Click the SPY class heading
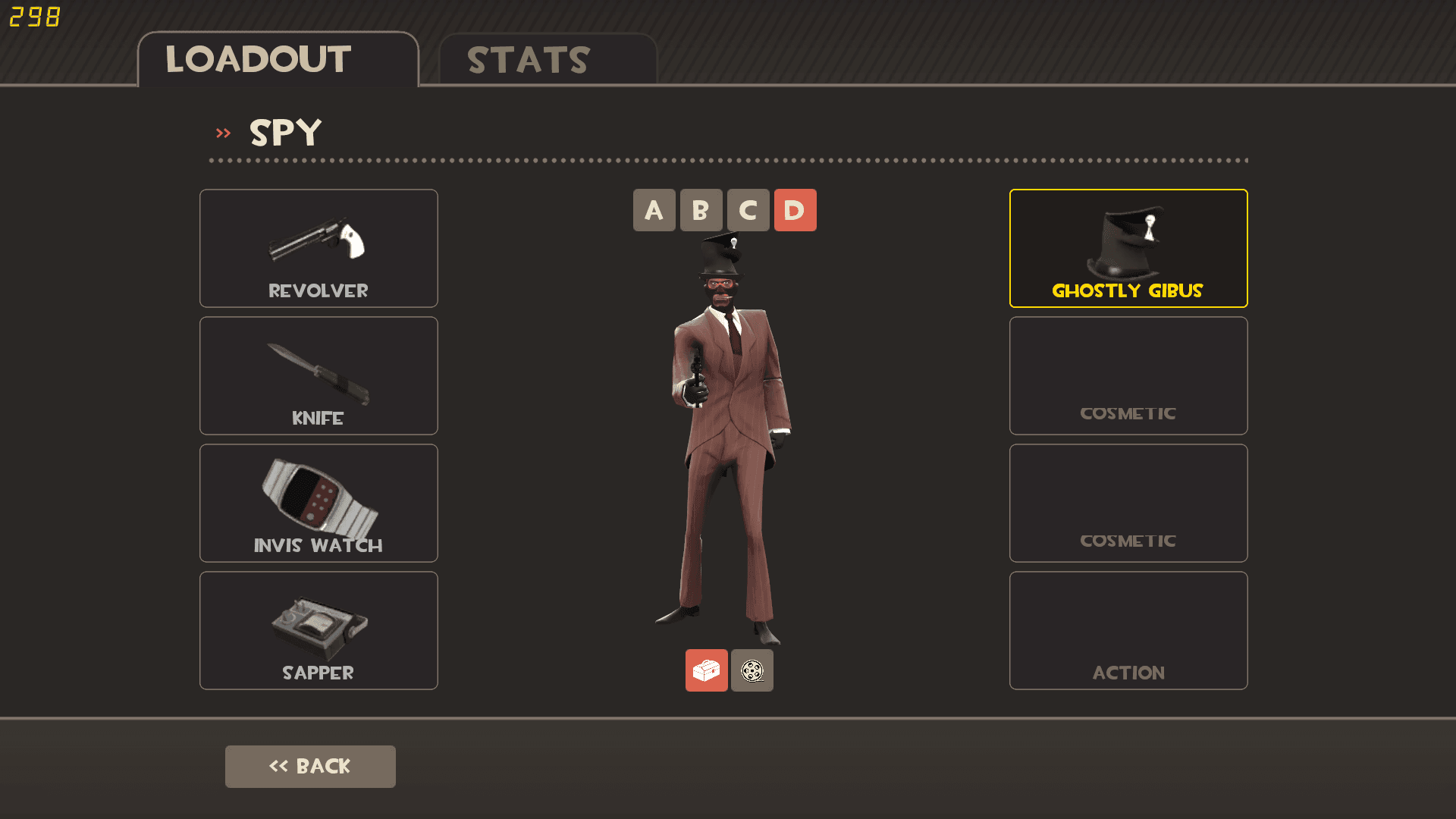The height and width of the screenshot is (819, 1456). pyautogui.click(x=285, y=132)
